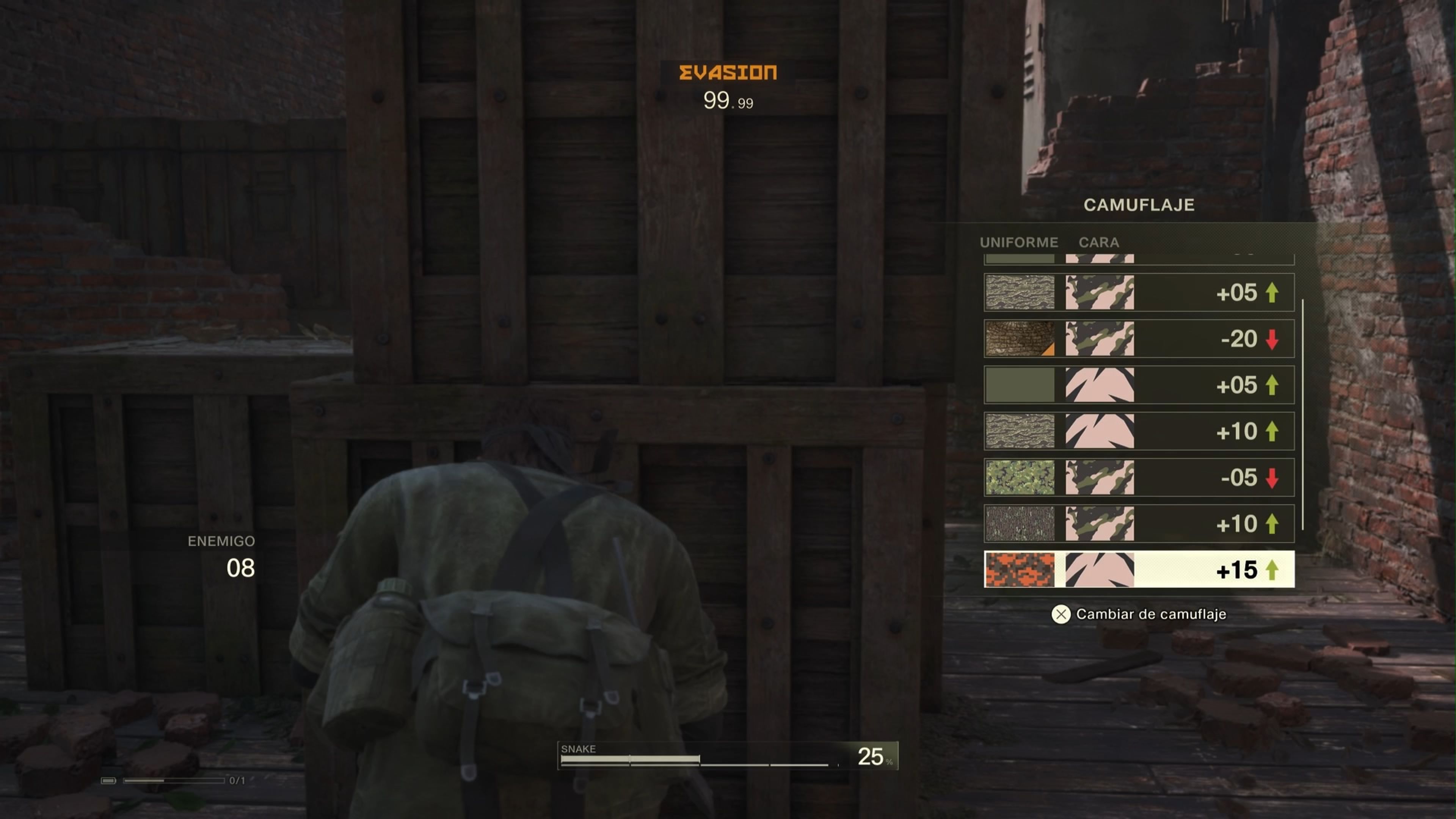Switch to the UNIFORME tab

(x=1019, y=243)
